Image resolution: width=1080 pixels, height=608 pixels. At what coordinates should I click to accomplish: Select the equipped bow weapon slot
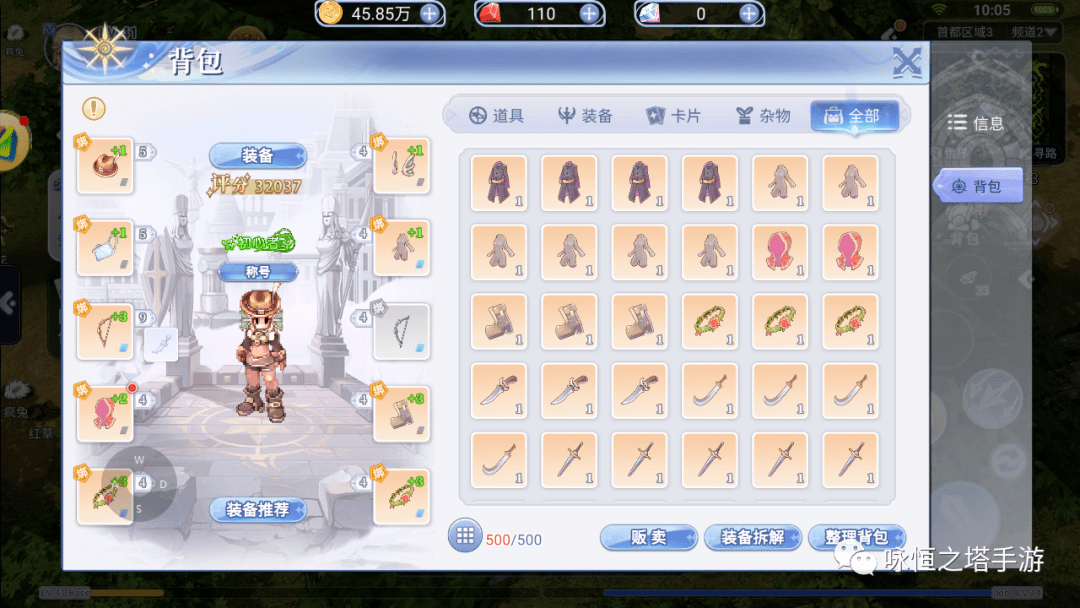tap(104, 332)
